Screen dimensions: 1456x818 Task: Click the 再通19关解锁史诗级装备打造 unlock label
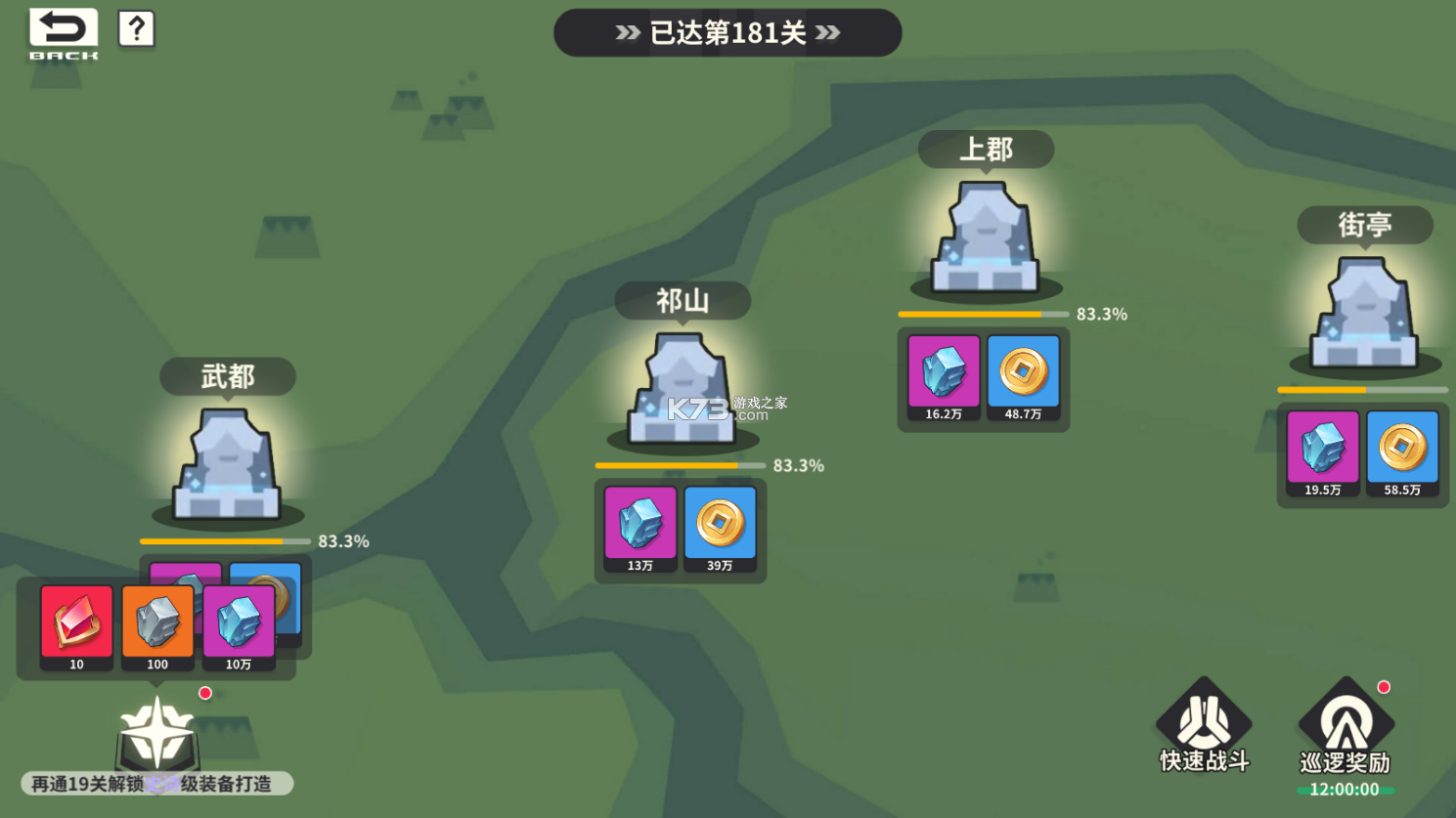[x=156, y=783]
